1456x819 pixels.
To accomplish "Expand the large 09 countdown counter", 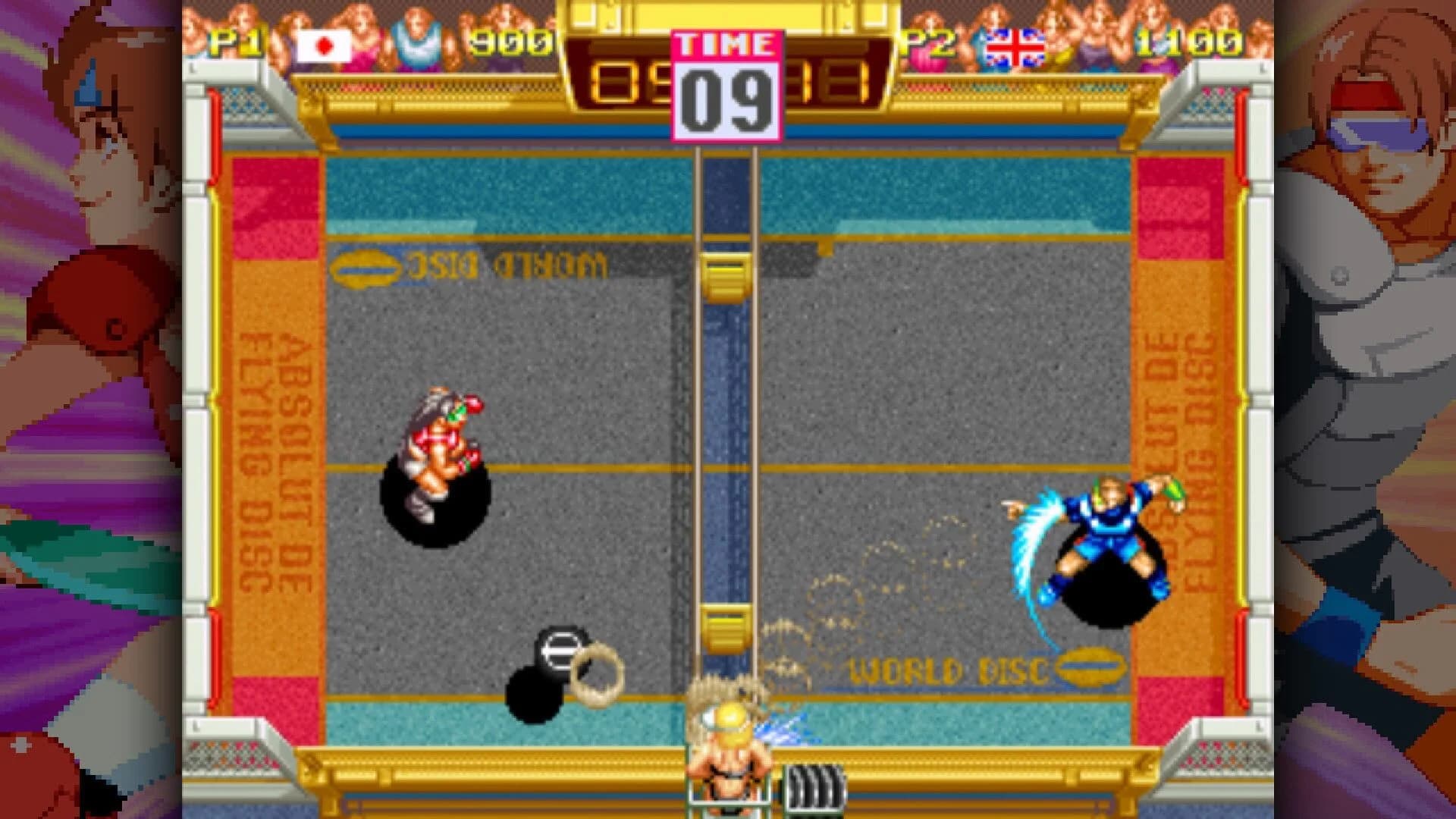I will click(x=726, y=100).
